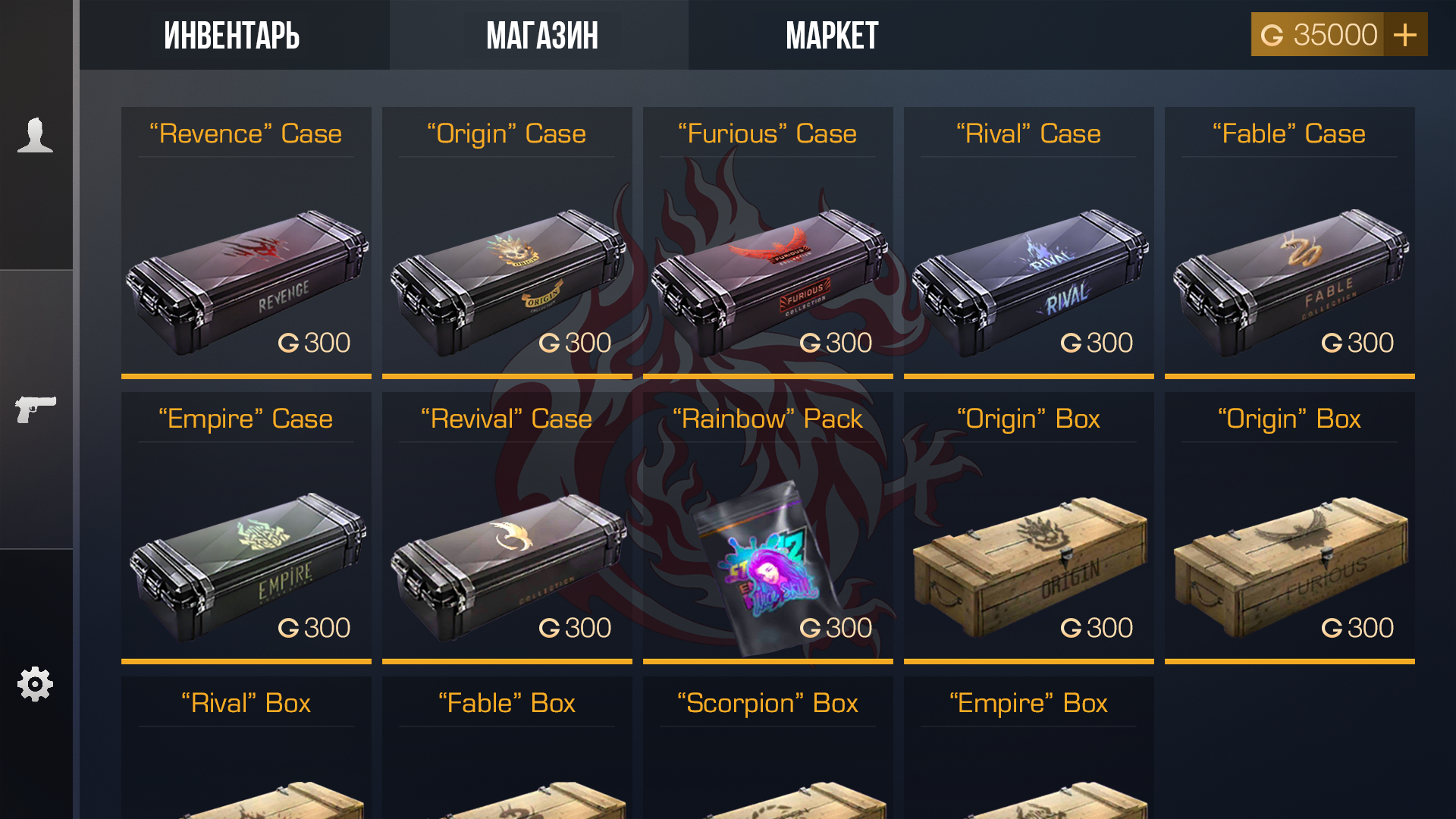Click the G300 price under "Empire" Case
This screenshot has height=819, width=1456.
[x=313, y=627]
